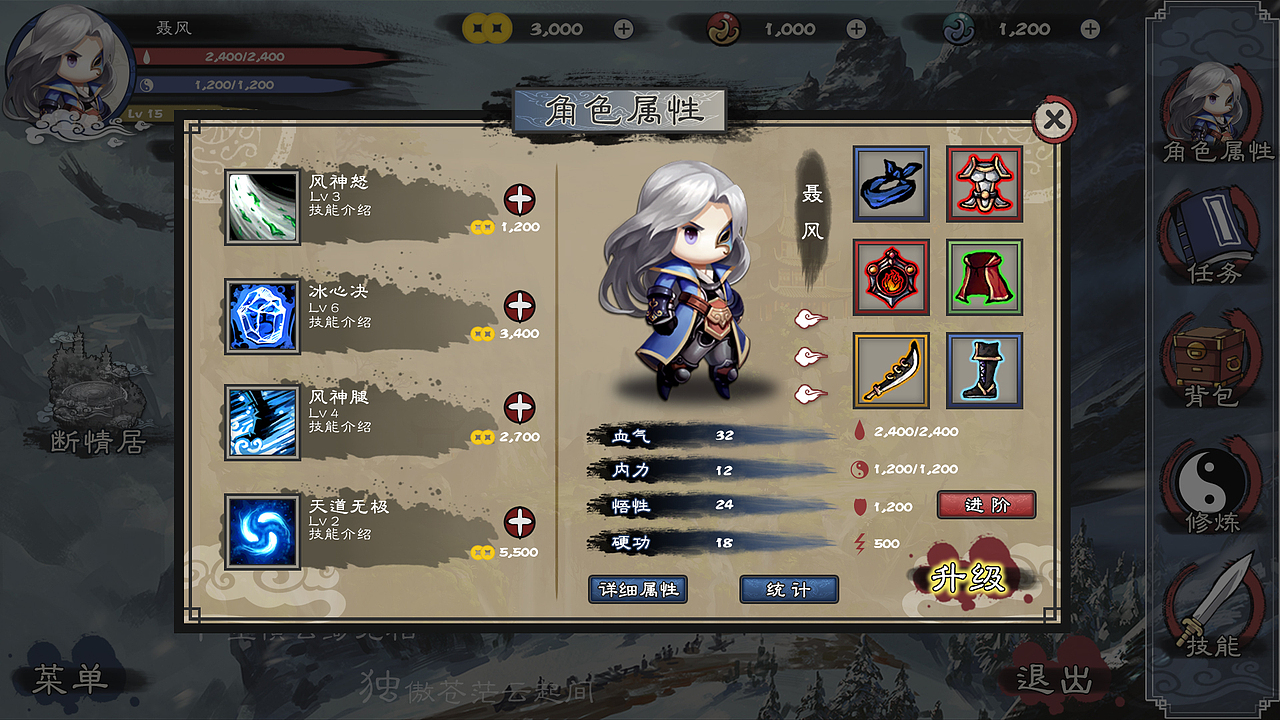Close the 角色属性 character panel
This screenshot has width=1280, height=720.
[x=1053, y=121]
